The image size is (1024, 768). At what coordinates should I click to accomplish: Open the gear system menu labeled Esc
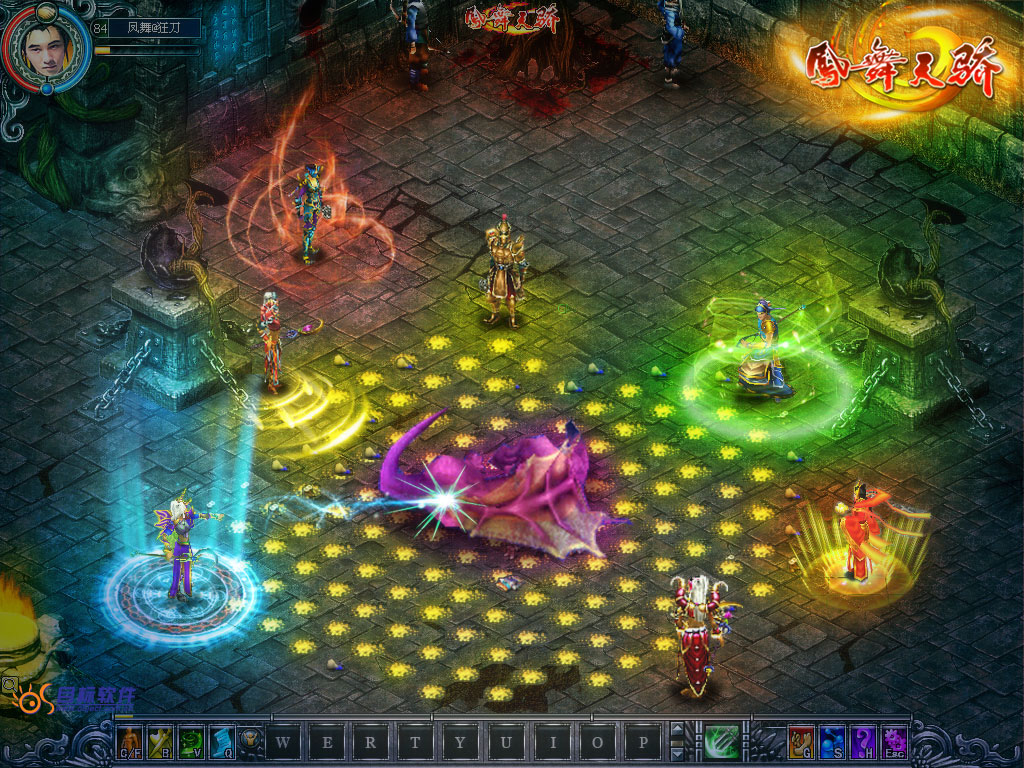[x=893, y=741]
